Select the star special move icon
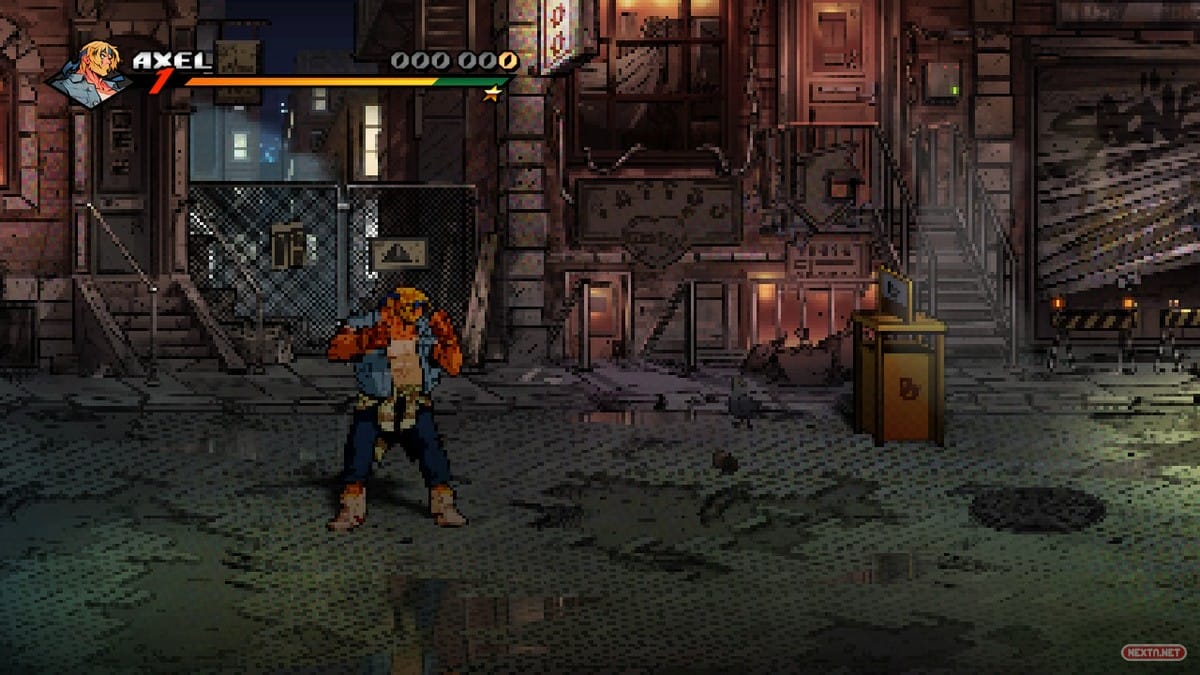The width and height of the screenshot is (1200, 675). tap(491, 94)
